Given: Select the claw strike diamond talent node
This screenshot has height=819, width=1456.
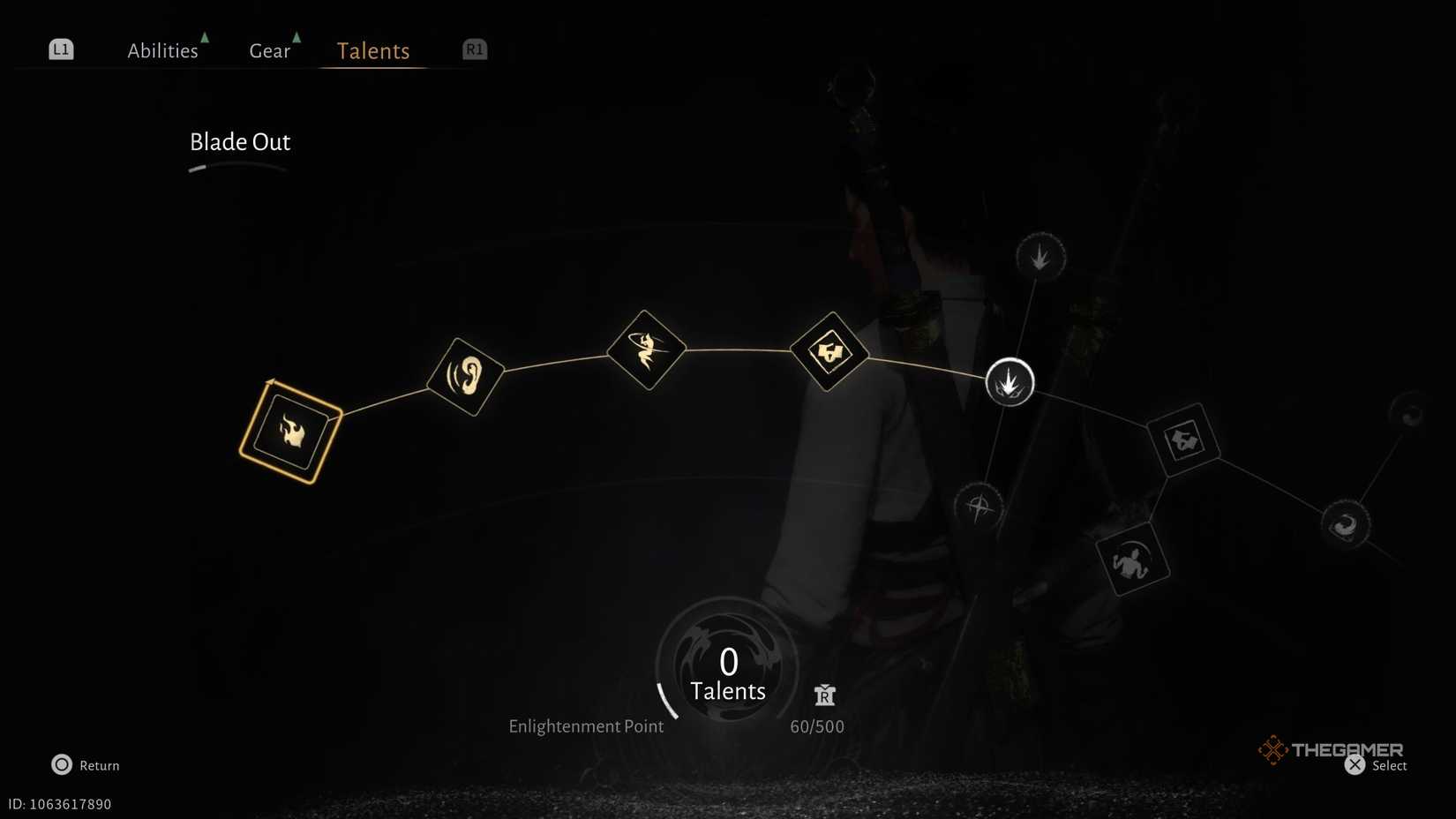Looking at the screenshot, I should [829, 352].
